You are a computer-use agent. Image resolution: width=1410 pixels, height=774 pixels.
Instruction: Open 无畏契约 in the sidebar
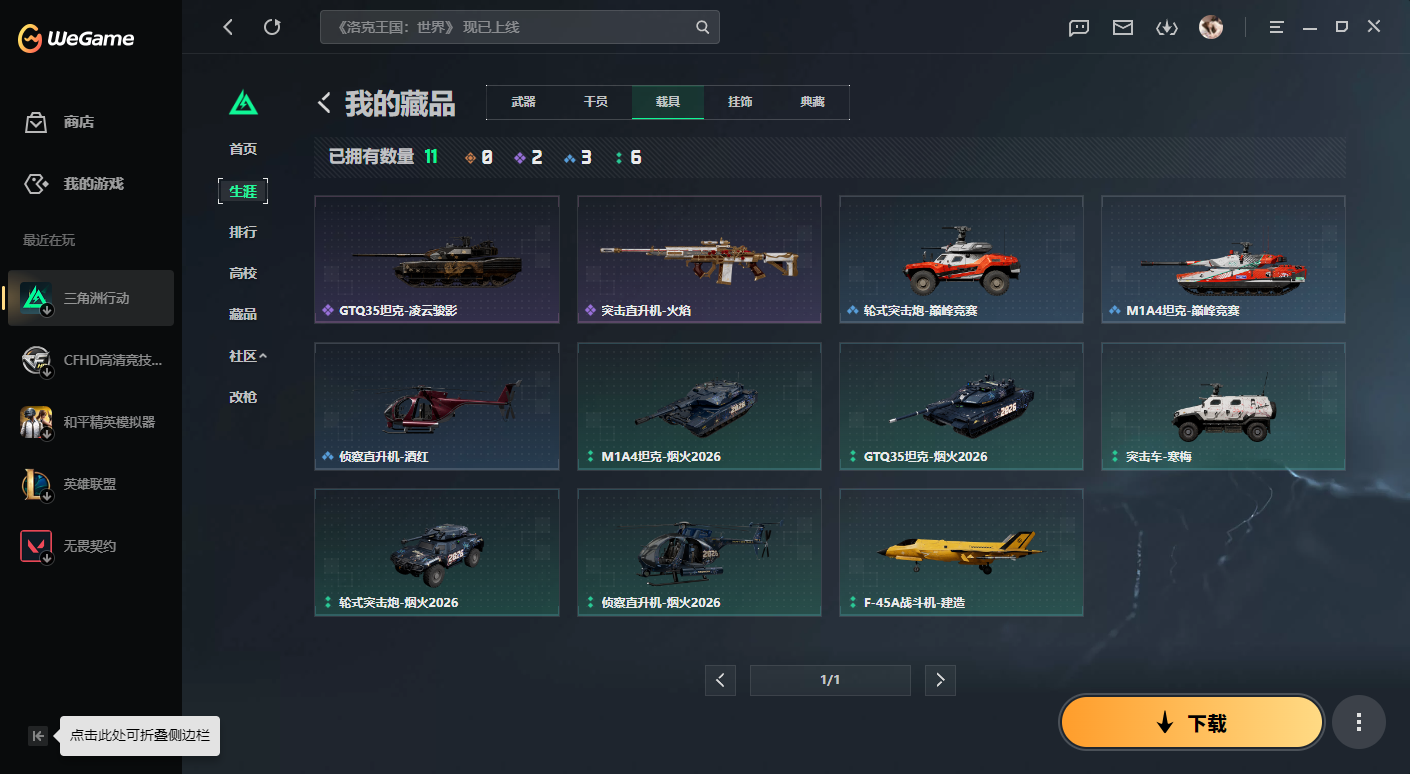(90, 545)
